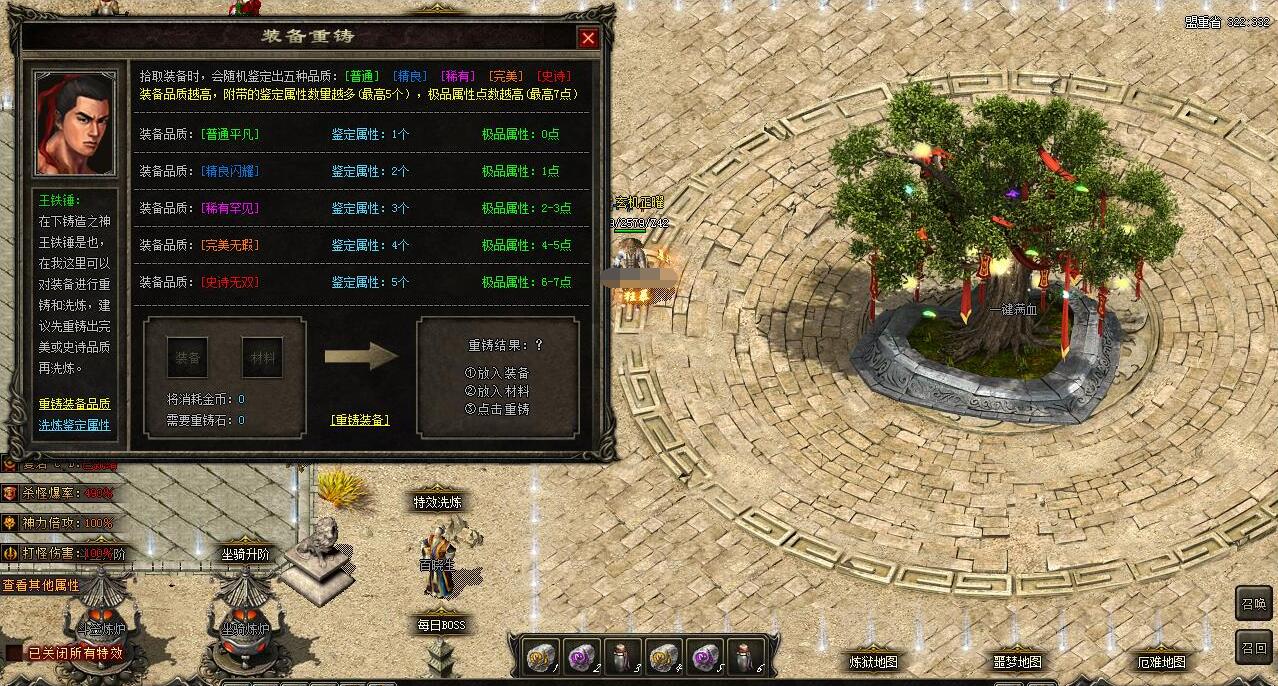This screenshot has height=686, width=1278.
Task: Choose the 洗炼鉴定属性 option
Action: pos(74,425)
